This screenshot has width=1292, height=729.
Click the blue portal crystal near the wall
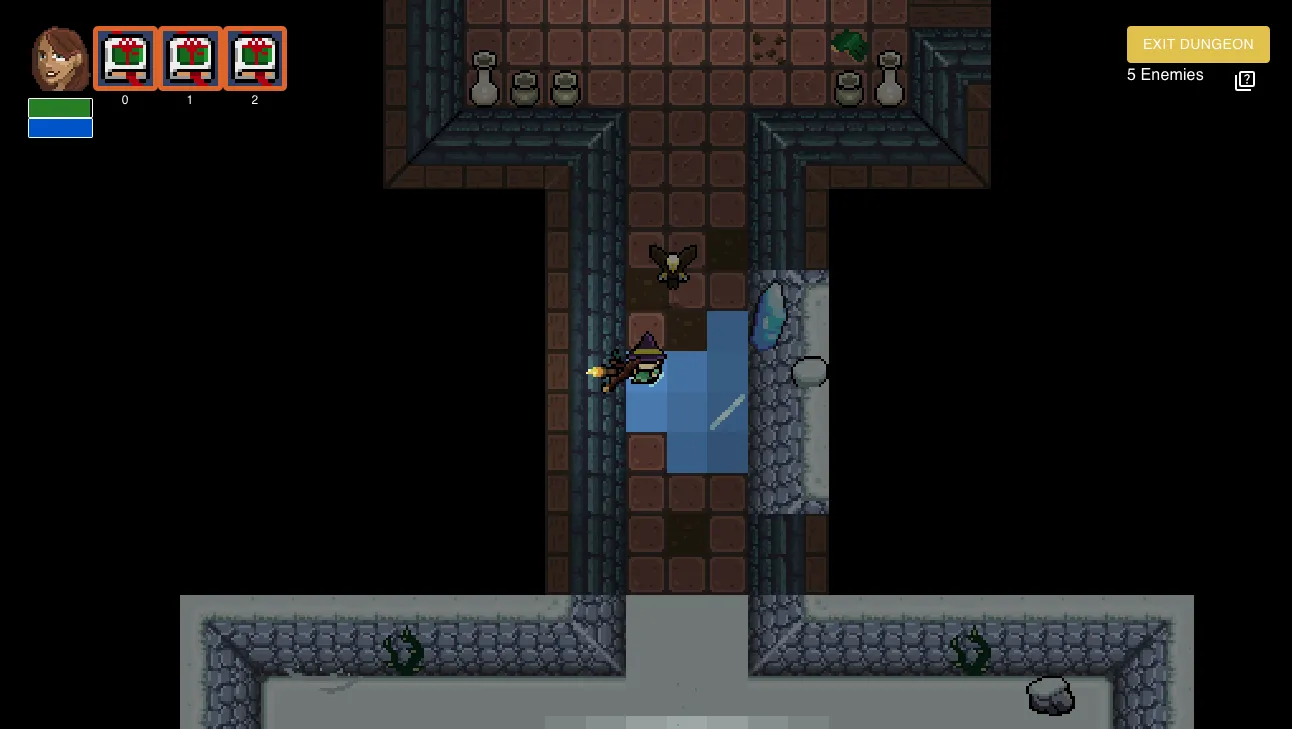click(x=770, y=312)
